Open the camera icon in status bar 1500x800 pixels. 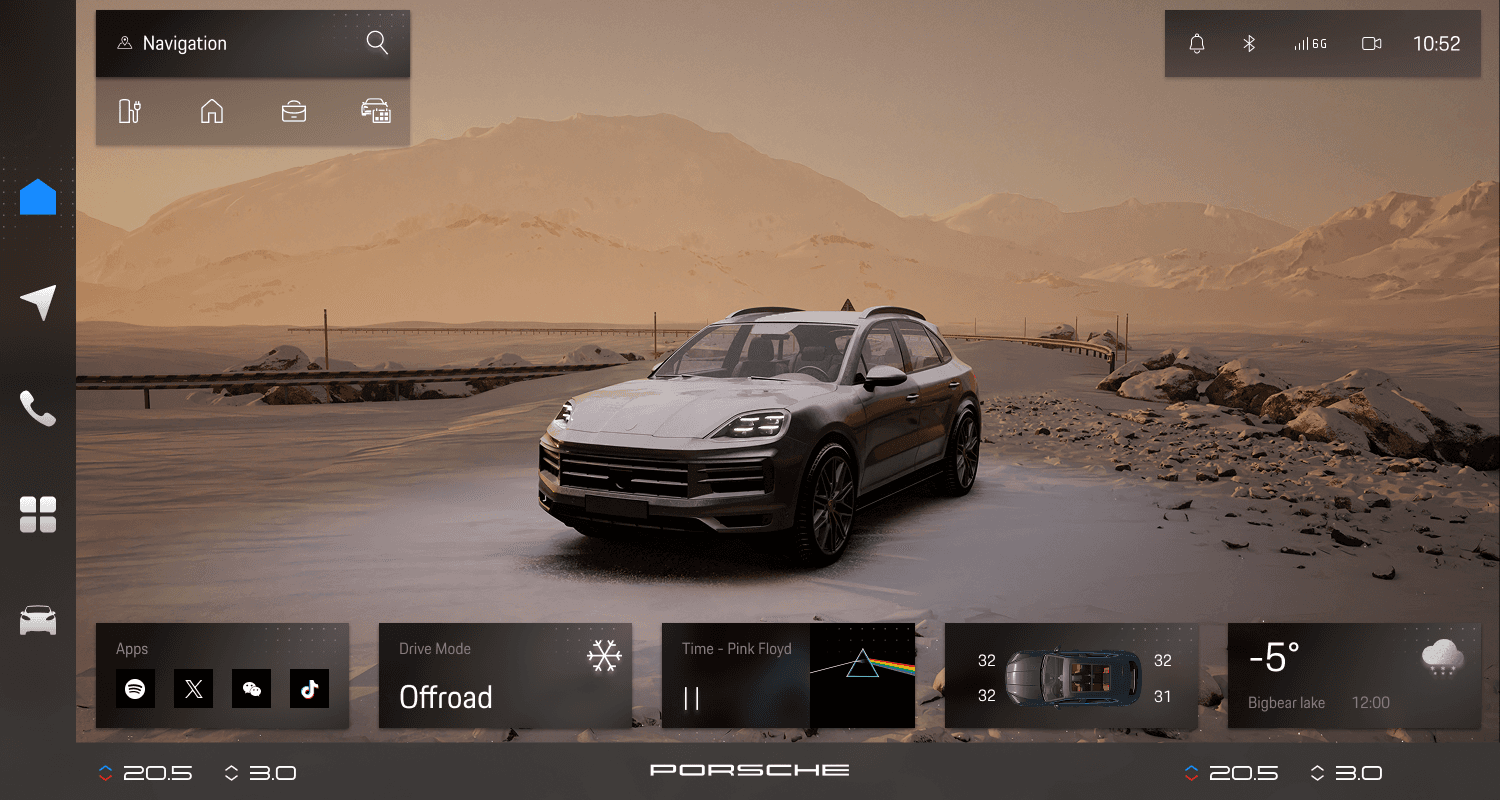[x=1371, y=44]
